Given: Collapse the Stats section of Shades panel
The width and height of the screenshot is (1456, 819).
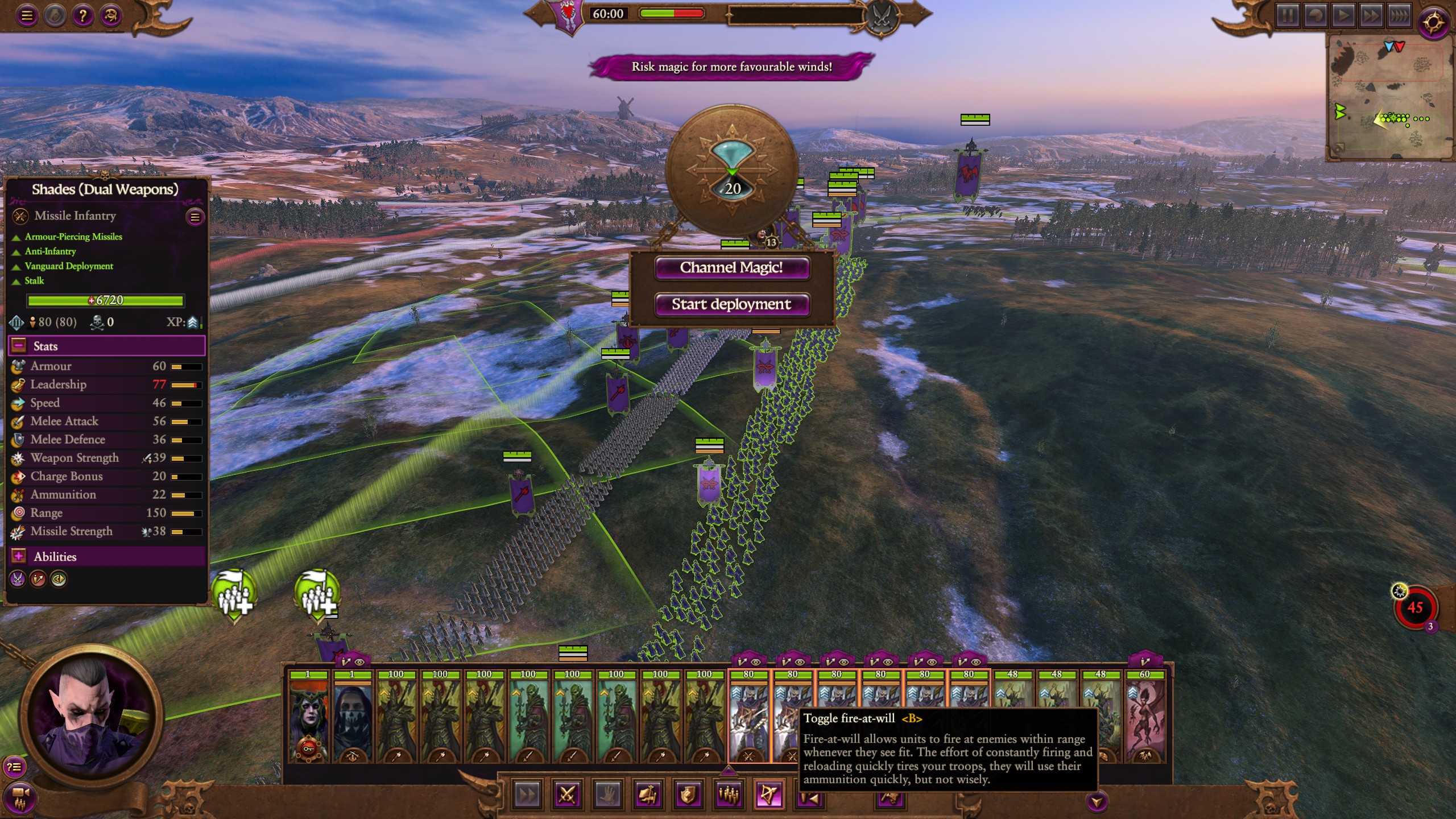Looking at the screenshot, I should click(19, 346).
